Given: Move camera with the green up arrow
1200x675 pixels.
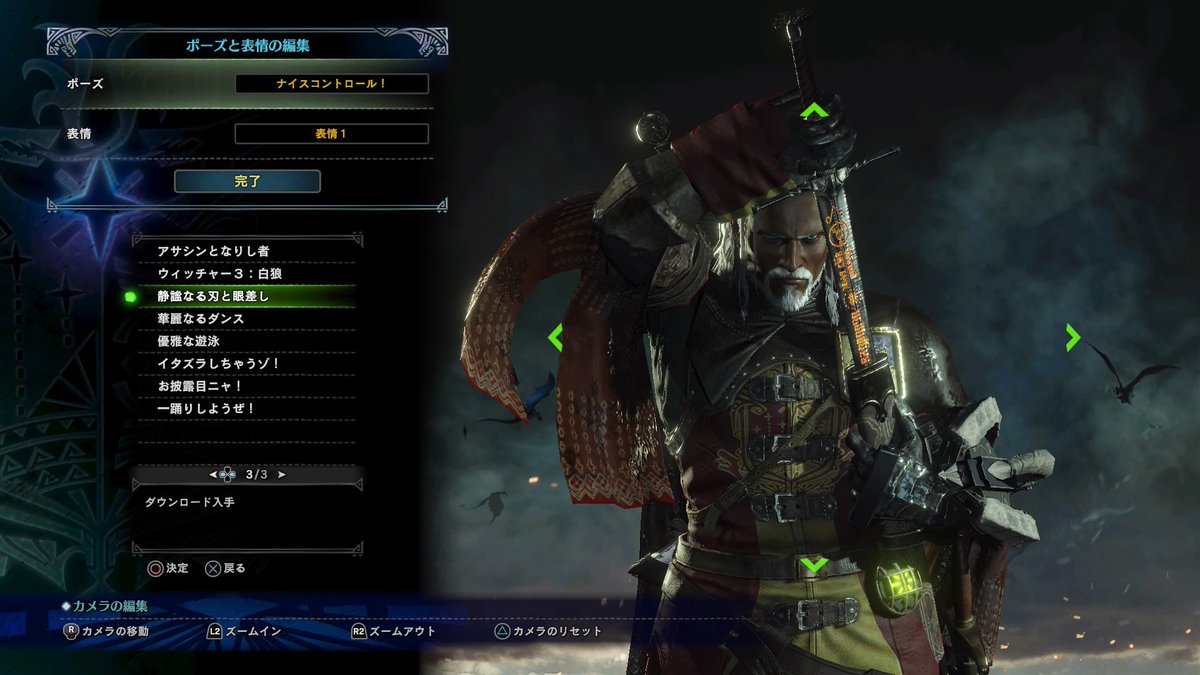Looking at the screenshot, I should tap(814, 110).
